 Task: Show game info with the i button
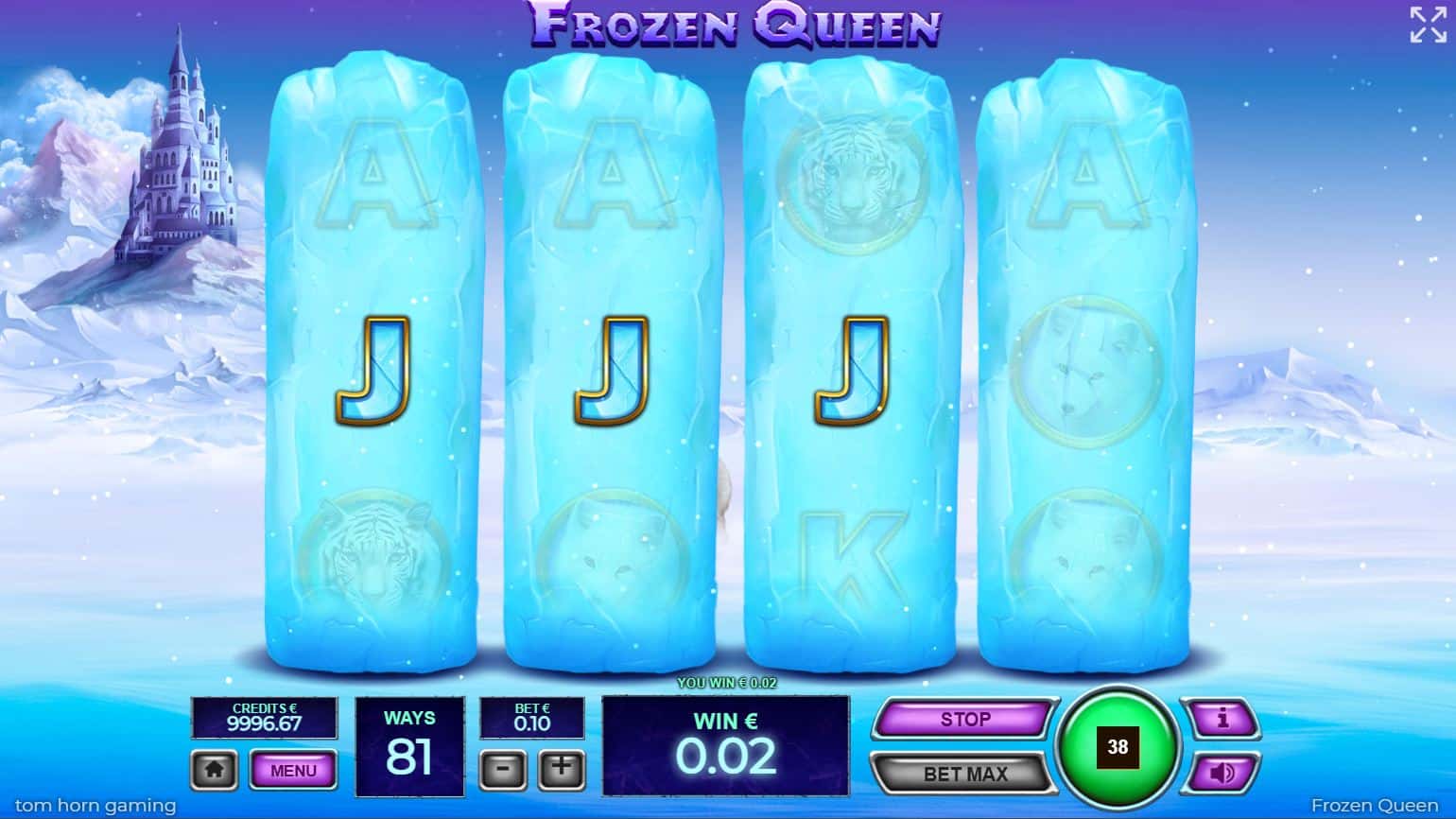click(1222, 720)
